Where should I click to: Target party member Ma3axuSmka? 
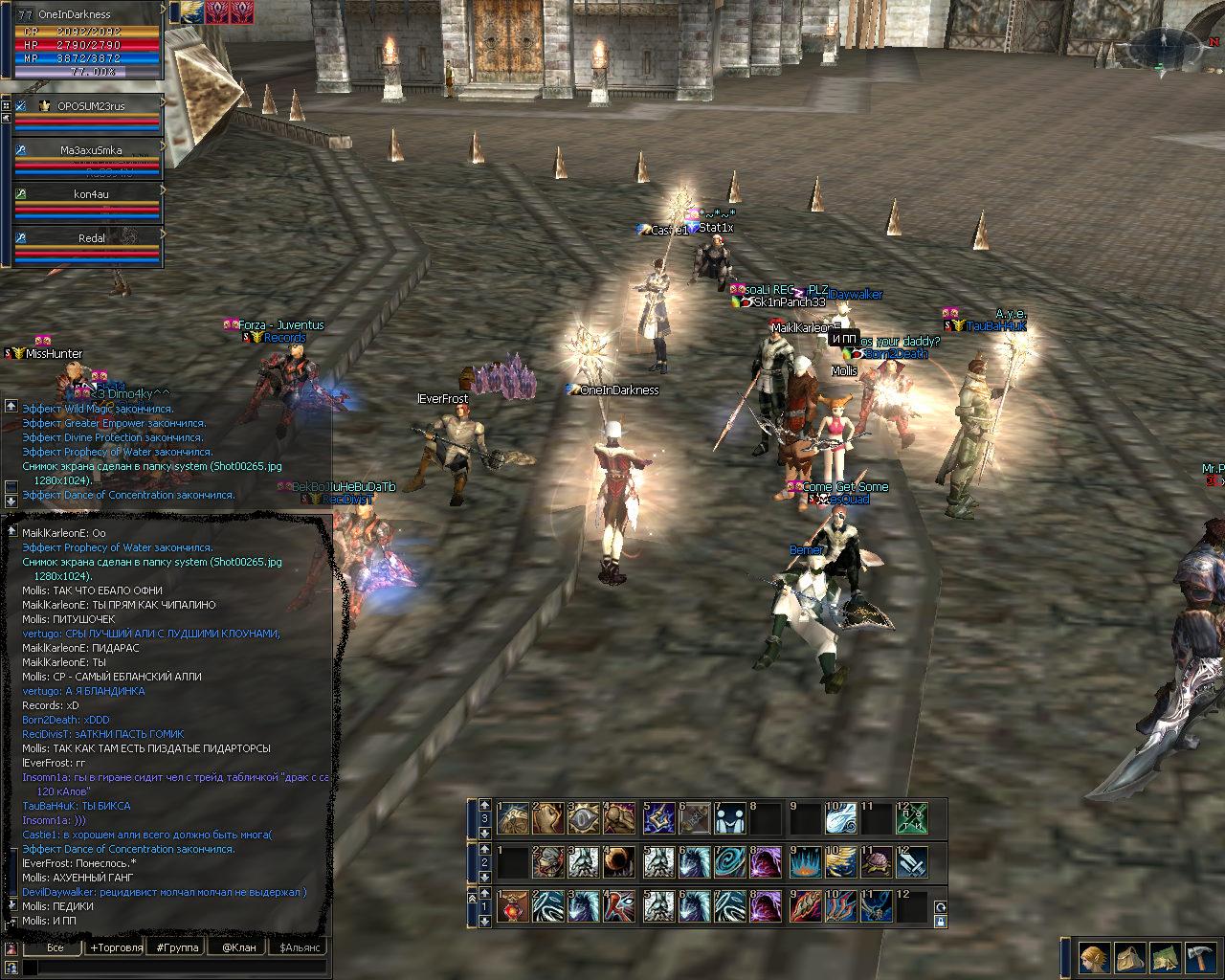(x=91, y=150)
